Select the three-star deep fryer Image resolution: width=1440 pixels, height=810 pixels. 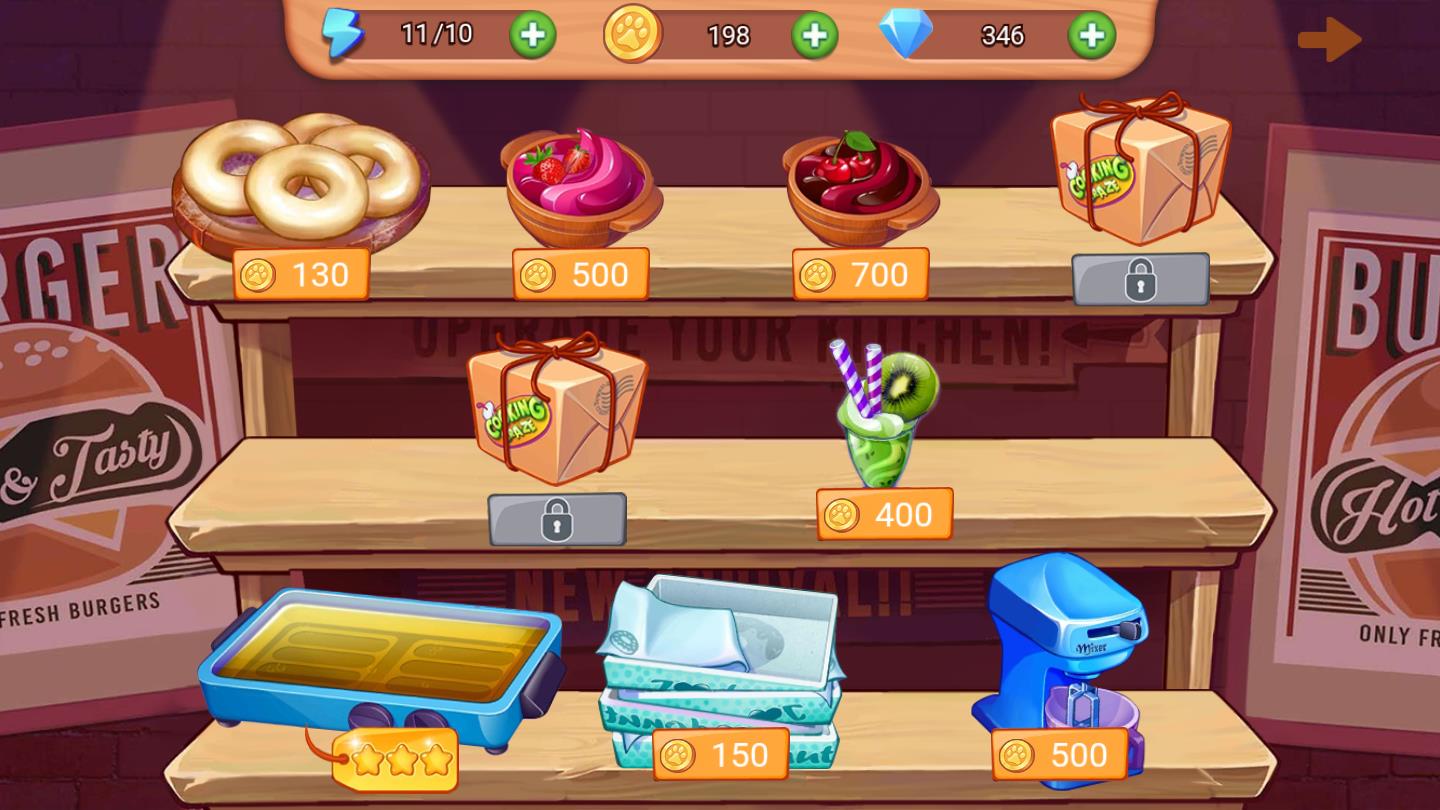pos(380,660)
